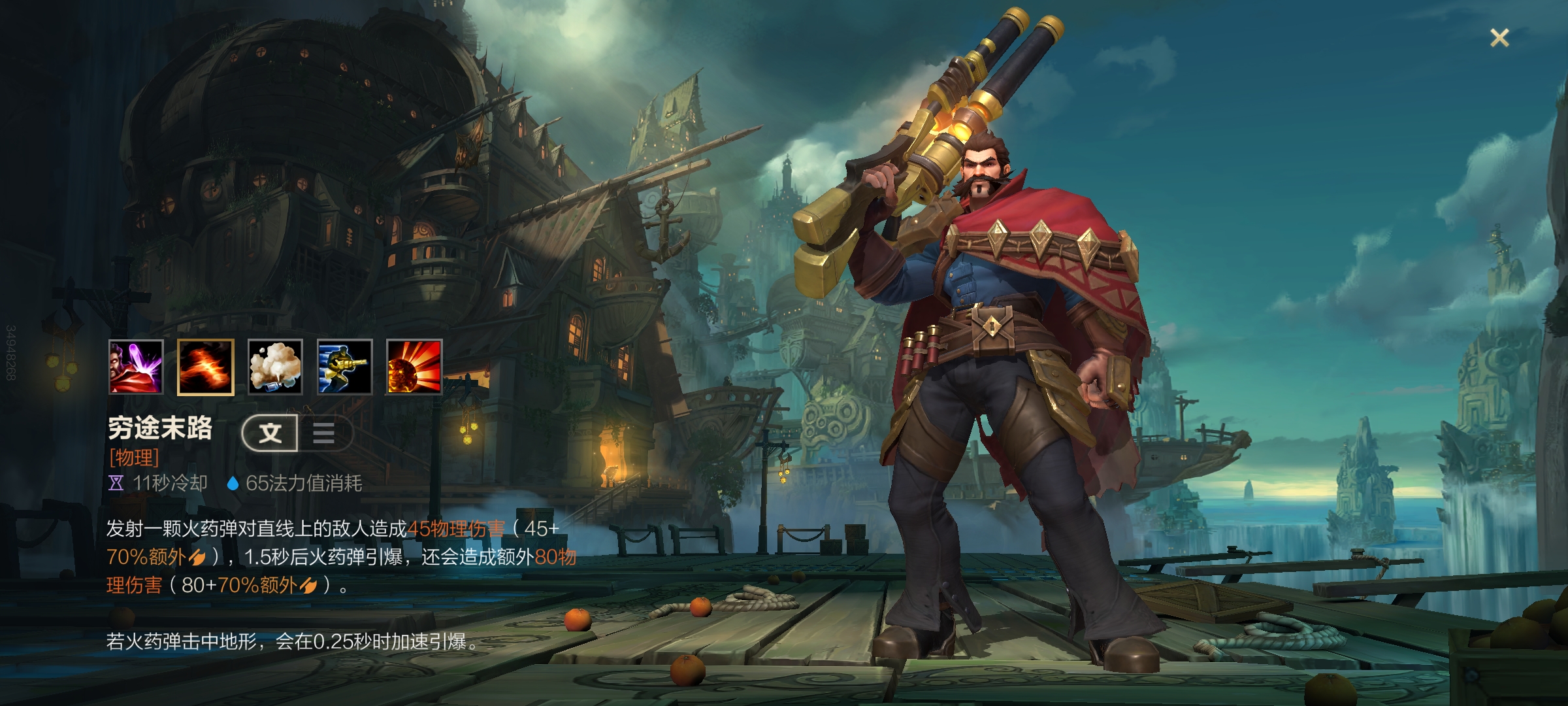Viewport: 1568px width, 706px height.
Task: Select the highlighted fiery streak ability icon
Action: coord(205,367)
